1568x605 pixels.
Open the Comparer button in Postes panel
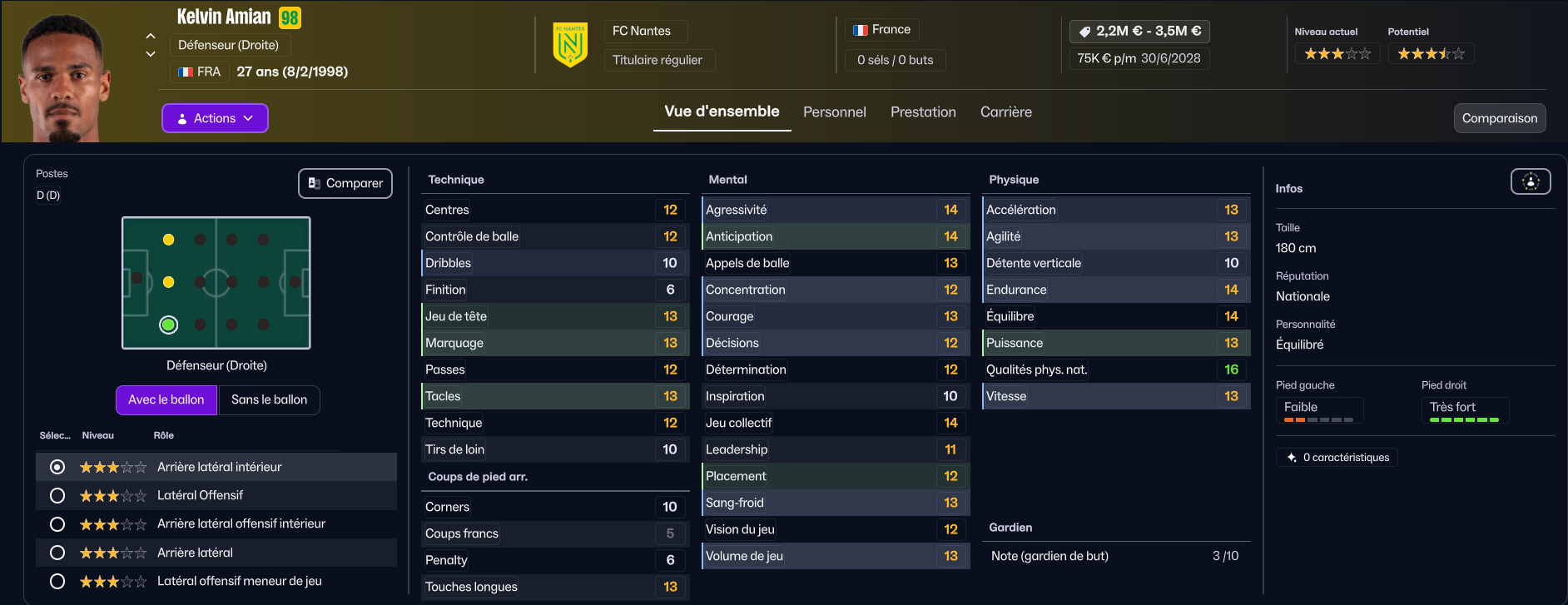(x=345, y=183)
